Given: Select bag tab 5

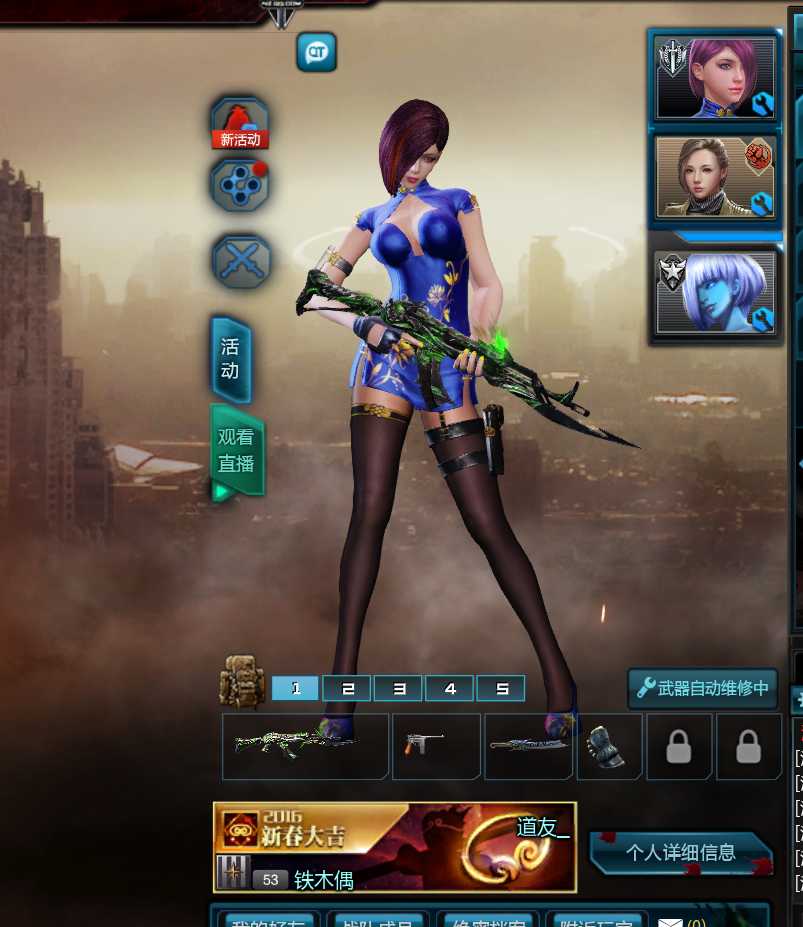Looking at the screenshot, I should (x=501, y=688).
